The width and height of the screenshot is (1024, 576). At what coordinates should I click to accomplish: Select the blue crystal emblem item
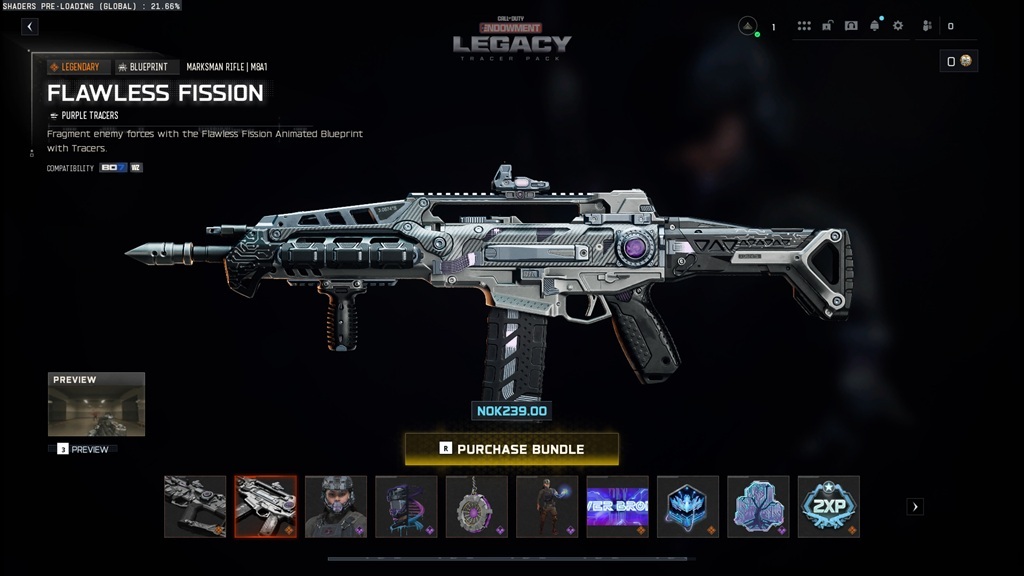click(x=688, y=506)
